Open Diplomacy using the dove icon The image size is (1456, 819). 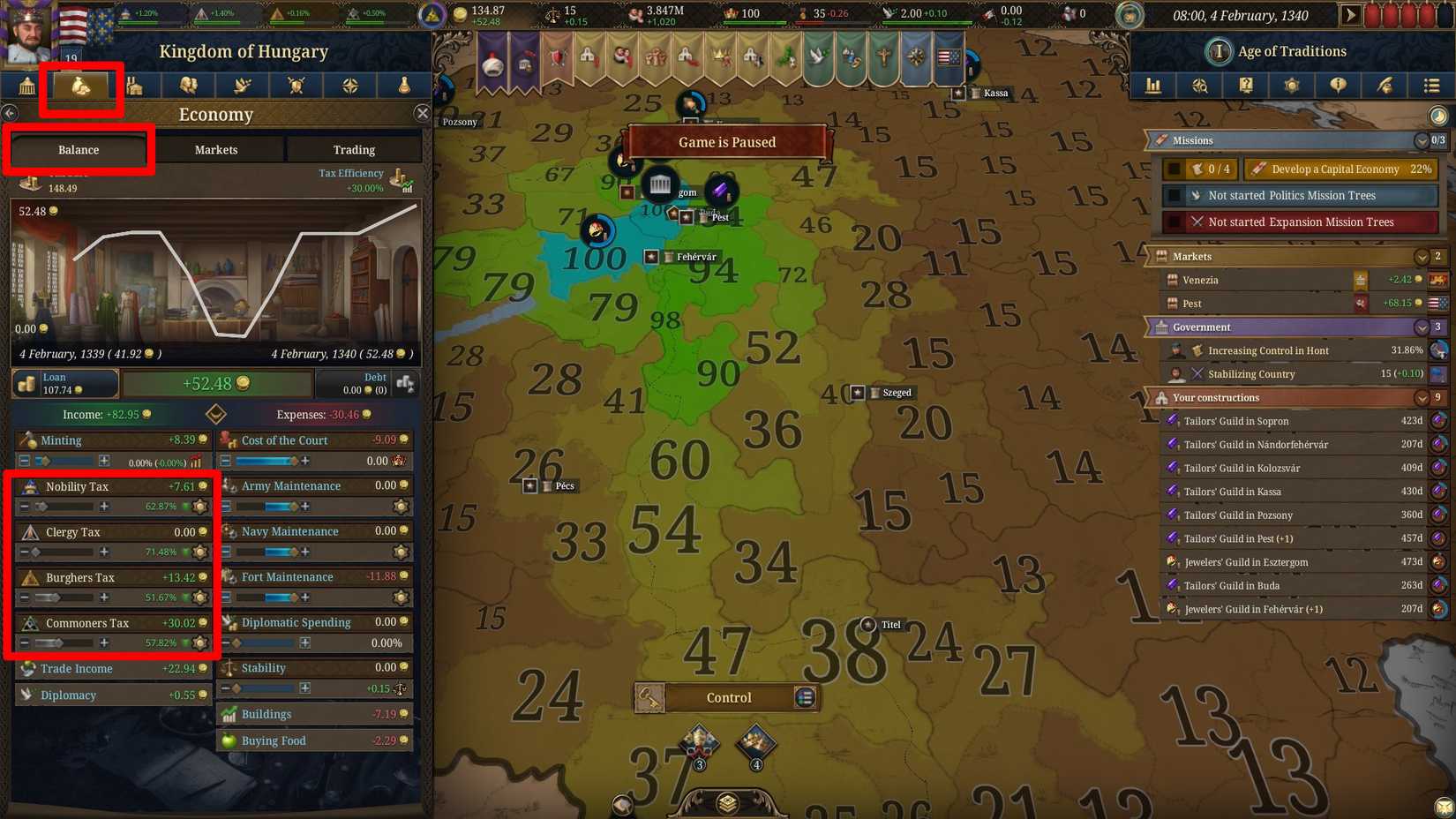coord(242,86)
